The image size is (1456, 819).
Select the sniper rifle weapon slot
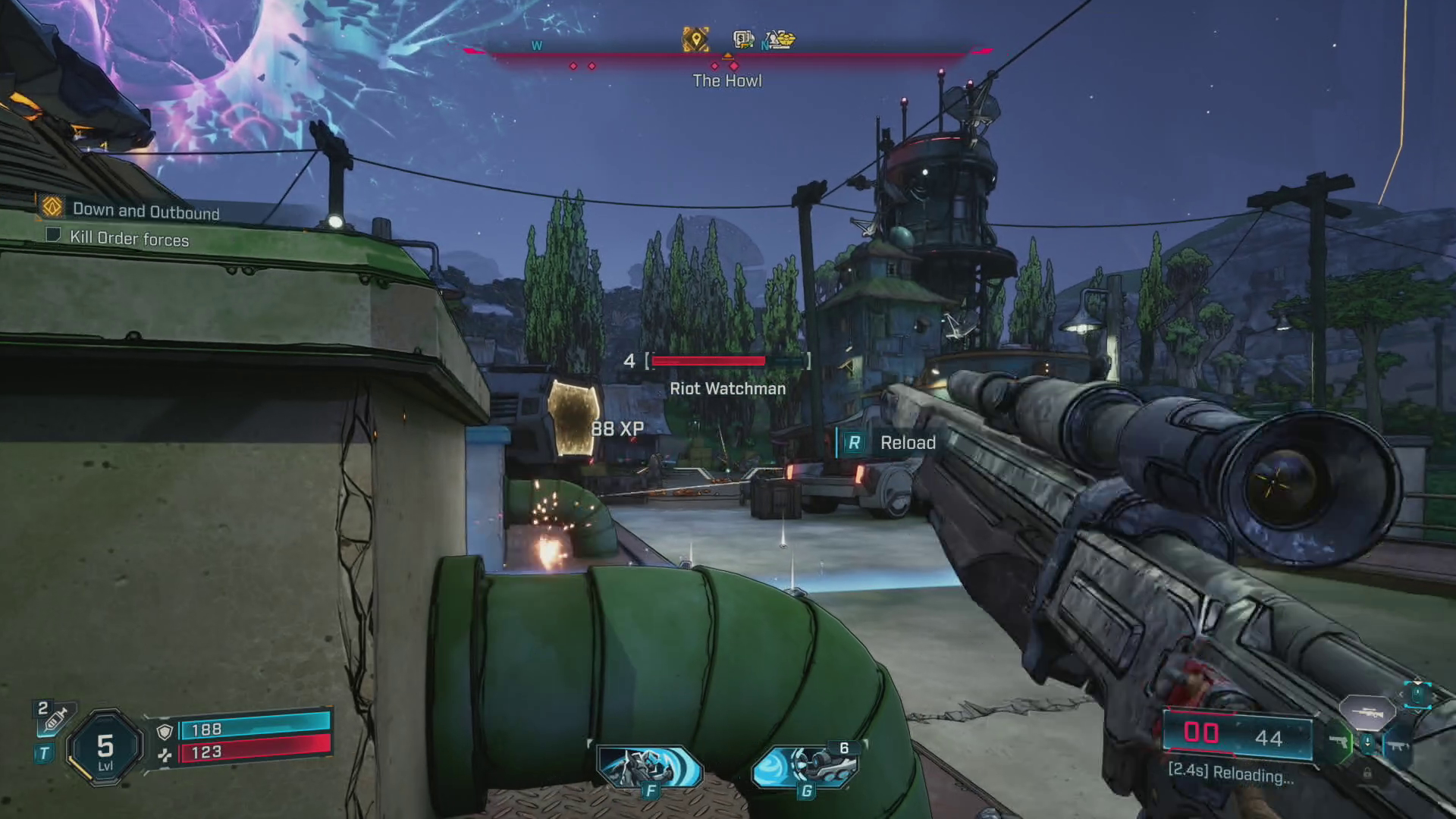coord(1367,712)
